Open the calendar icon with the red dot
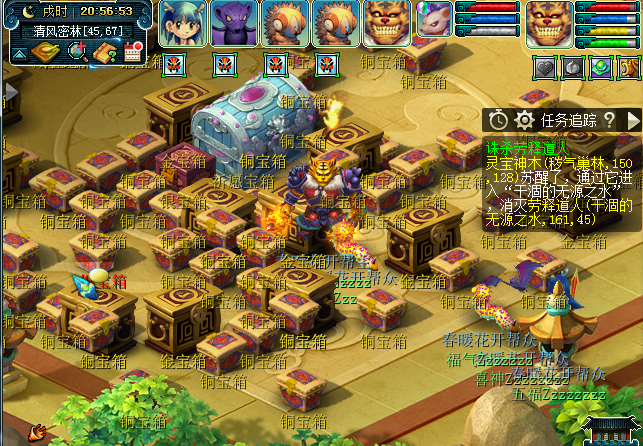This screenshot has width=643, height=446. [x=133, y=52]
